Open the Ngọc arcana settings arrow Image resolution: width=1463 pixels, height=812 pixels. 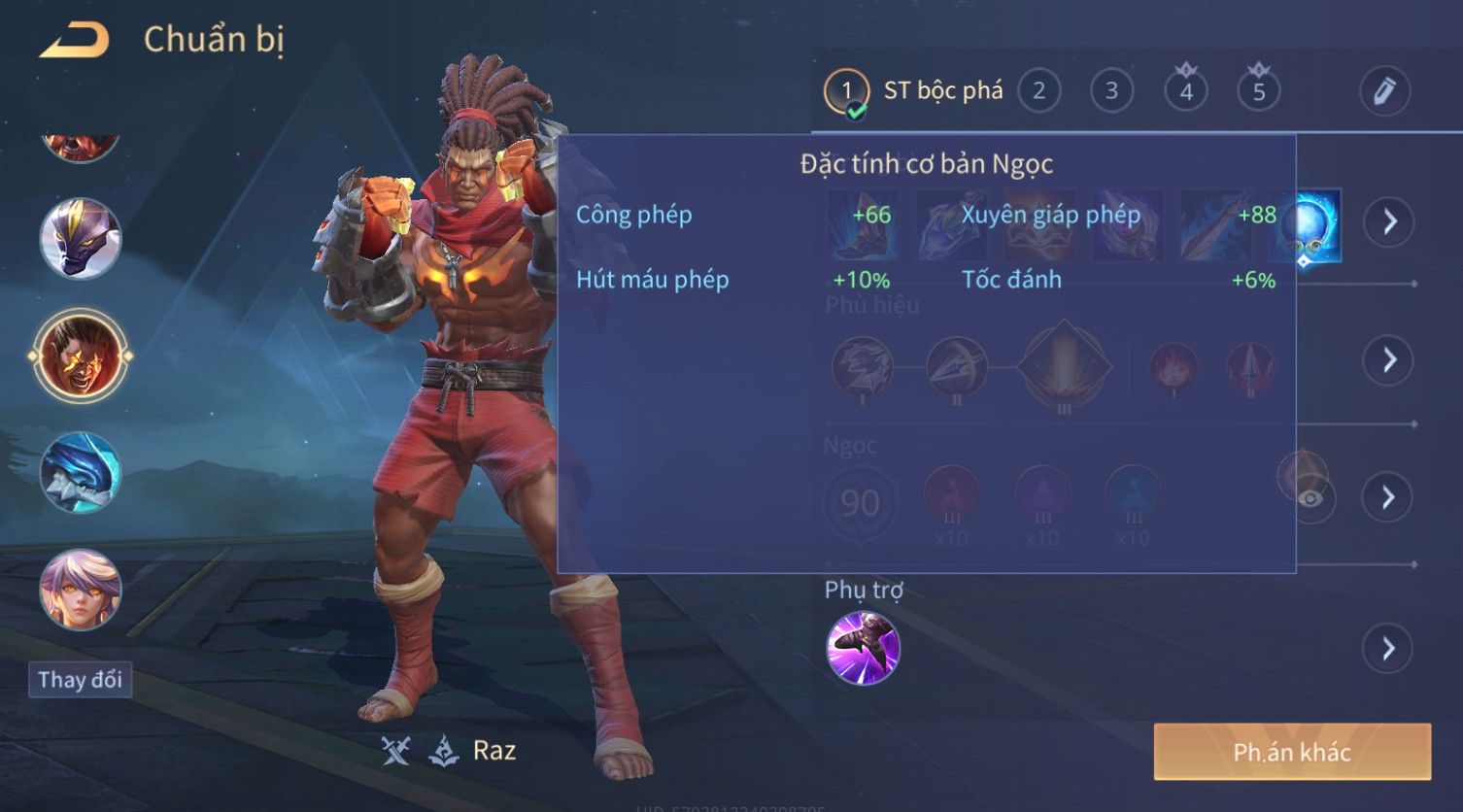click(1389, 497)
